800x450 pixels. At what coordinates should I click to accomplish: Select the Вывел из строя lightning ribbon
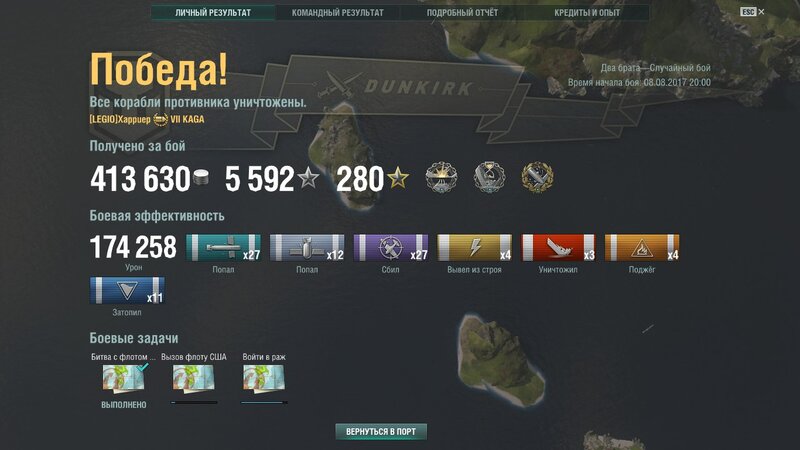coord(475,248)
